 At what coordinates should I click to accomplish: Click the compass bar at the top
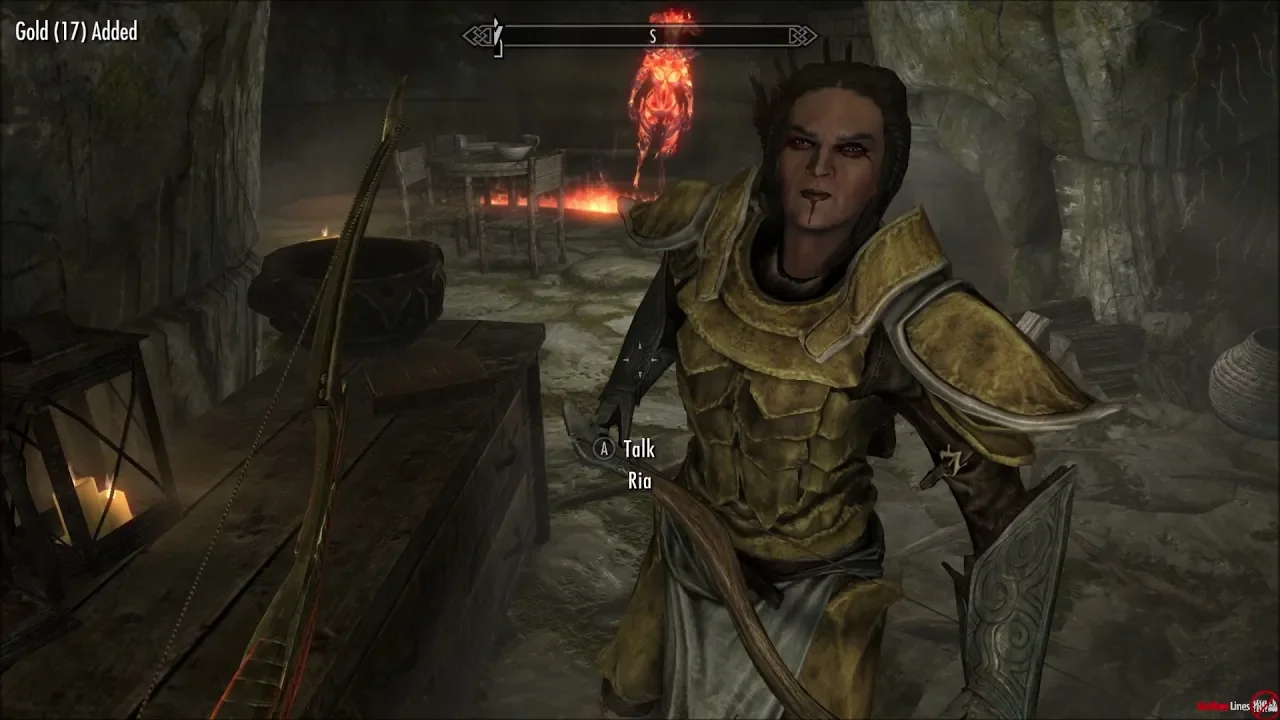click(x=640, y=37)
